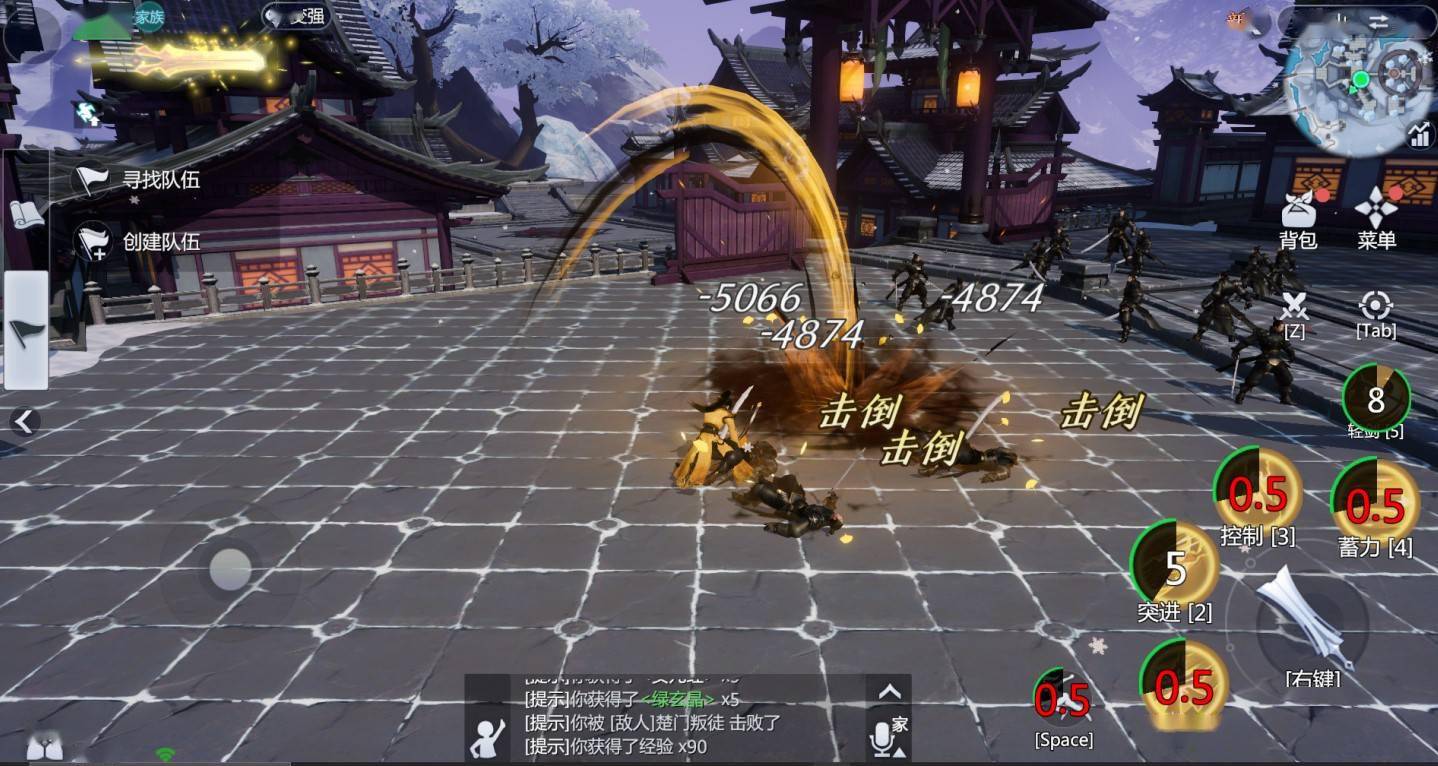The height and width of the screenshot is (766, 1438).
Task: Use the 突进 dash skill
Action: [x=1174, y=567]
